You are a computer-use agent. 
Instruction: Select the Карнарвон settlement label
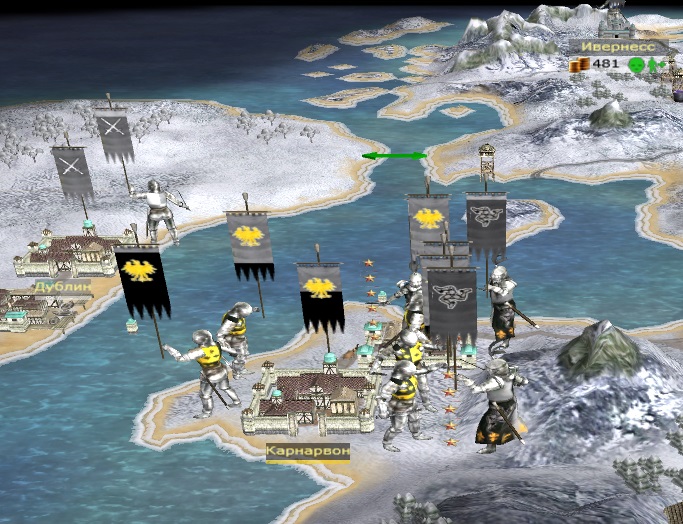(x=308, y=451)
